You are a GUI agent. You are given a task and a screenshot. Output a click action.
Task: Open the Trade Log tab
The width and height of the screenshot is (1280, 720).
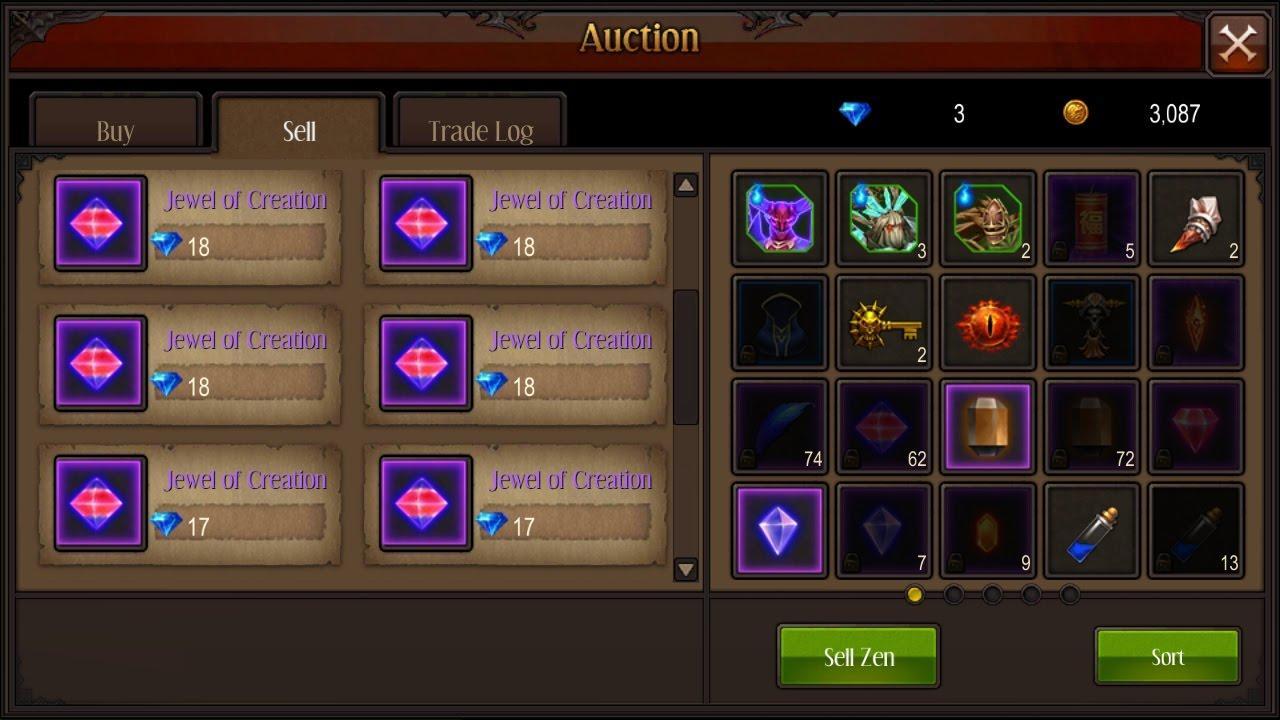coord(480,125)
